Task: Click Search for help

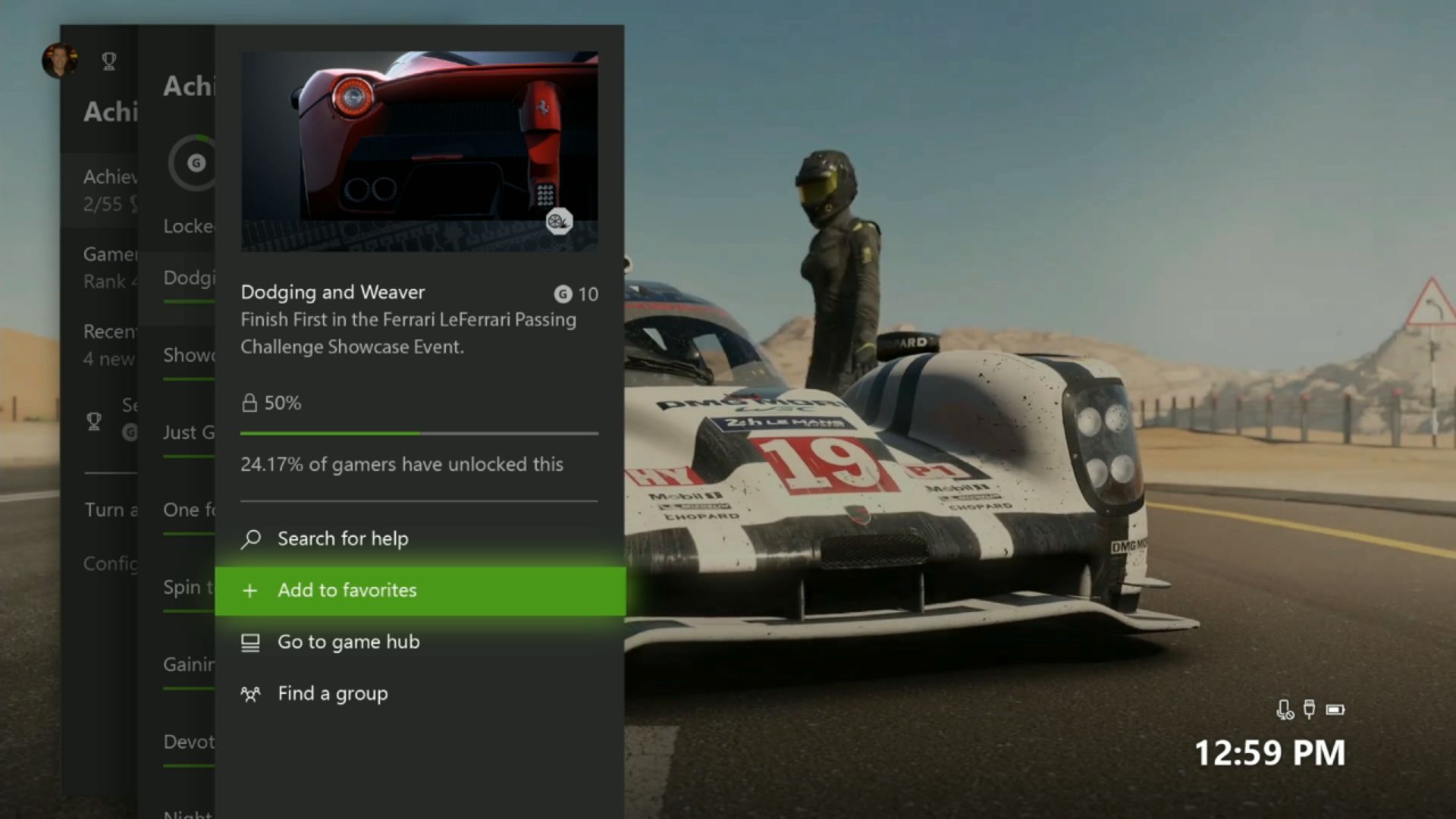Action: 341,538
